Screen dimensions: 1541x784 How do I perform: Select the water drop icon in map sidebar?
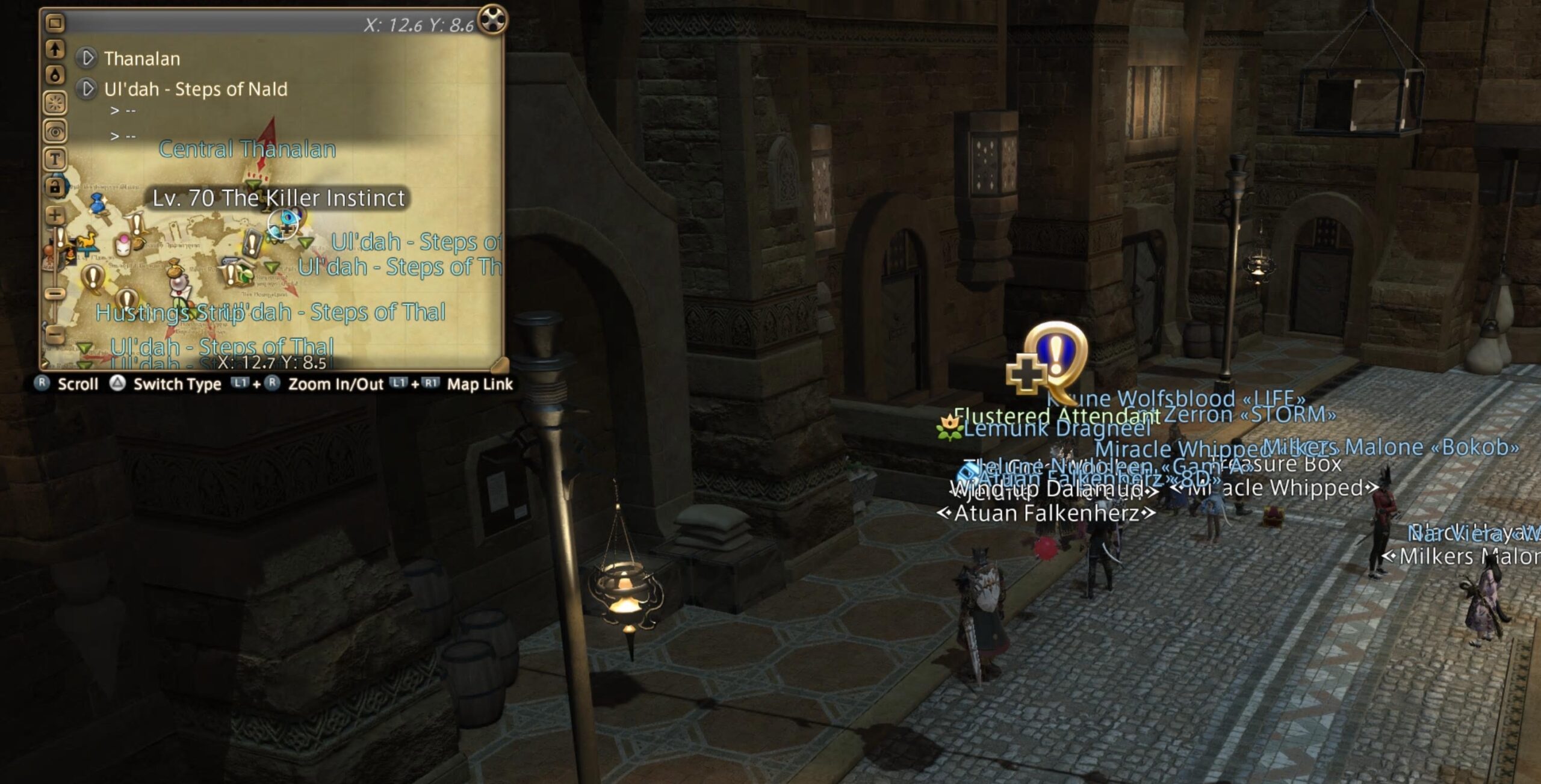pyautogui.click(x=54, y=75)
